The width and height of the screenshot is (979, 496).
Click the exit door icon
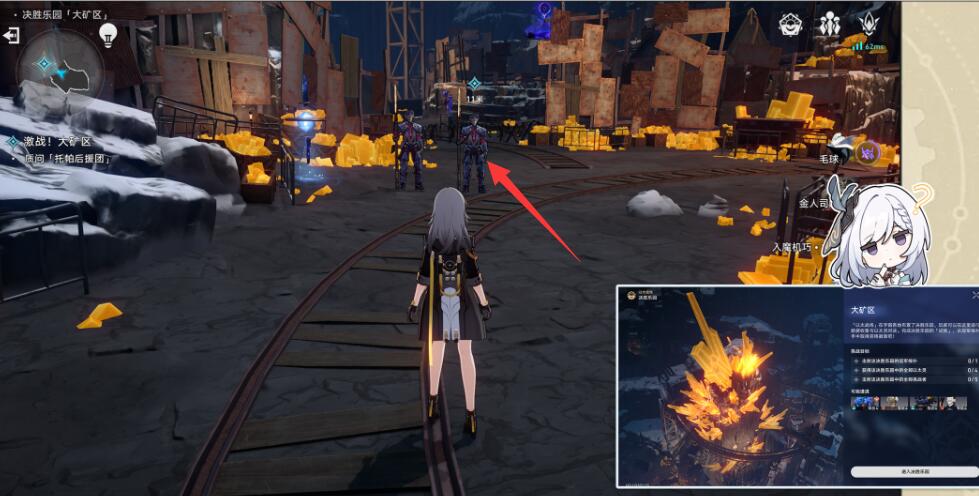(12, 36)
